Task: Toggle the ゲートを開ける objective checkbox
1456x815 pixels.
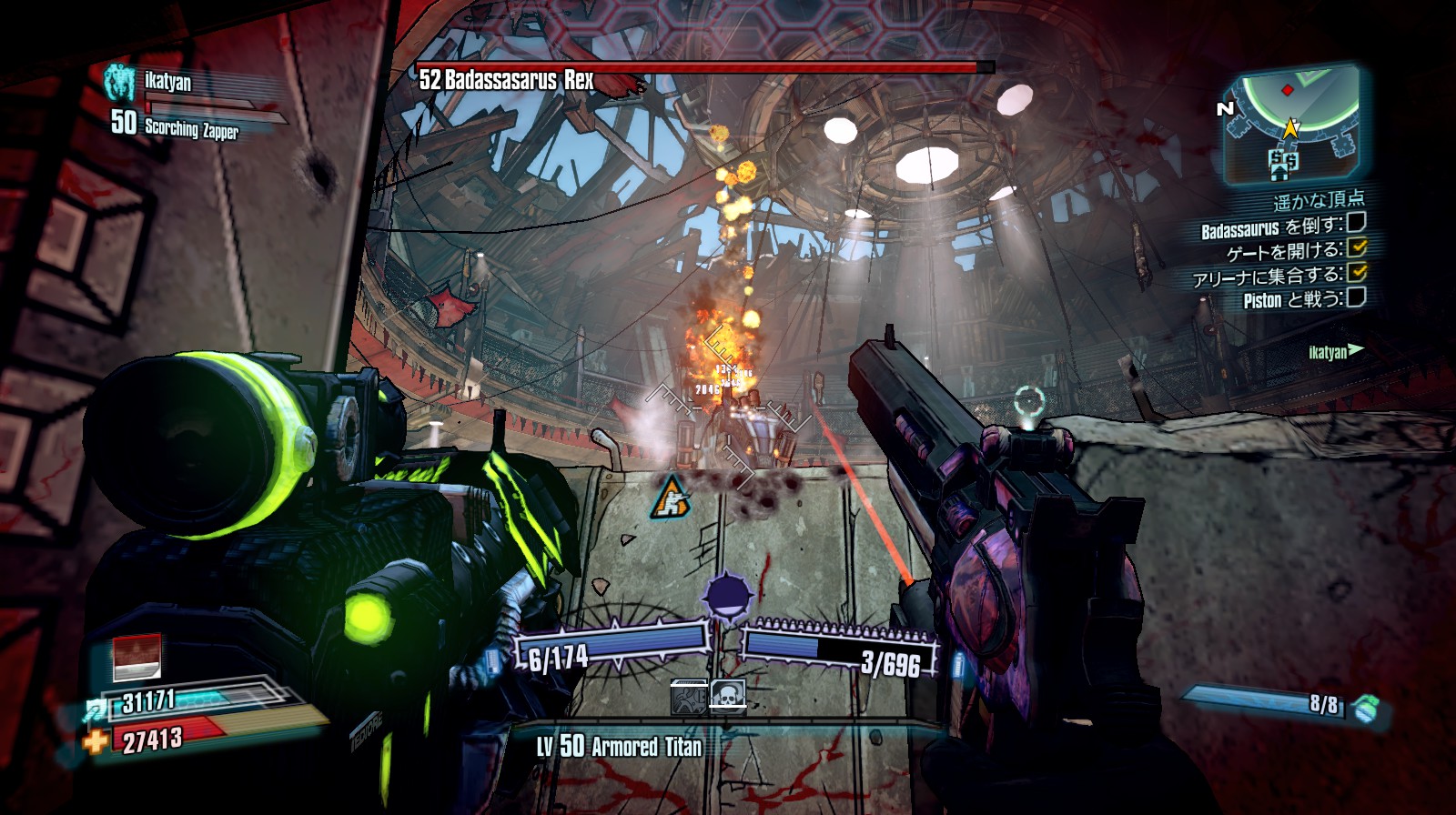Action: point(1357,247)
